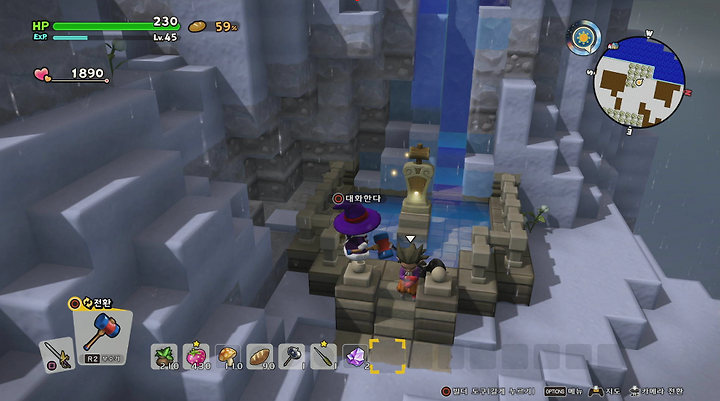720x401 pixels.
Task: Select the purple crystal hotbar slot
Action: (355, 356)
